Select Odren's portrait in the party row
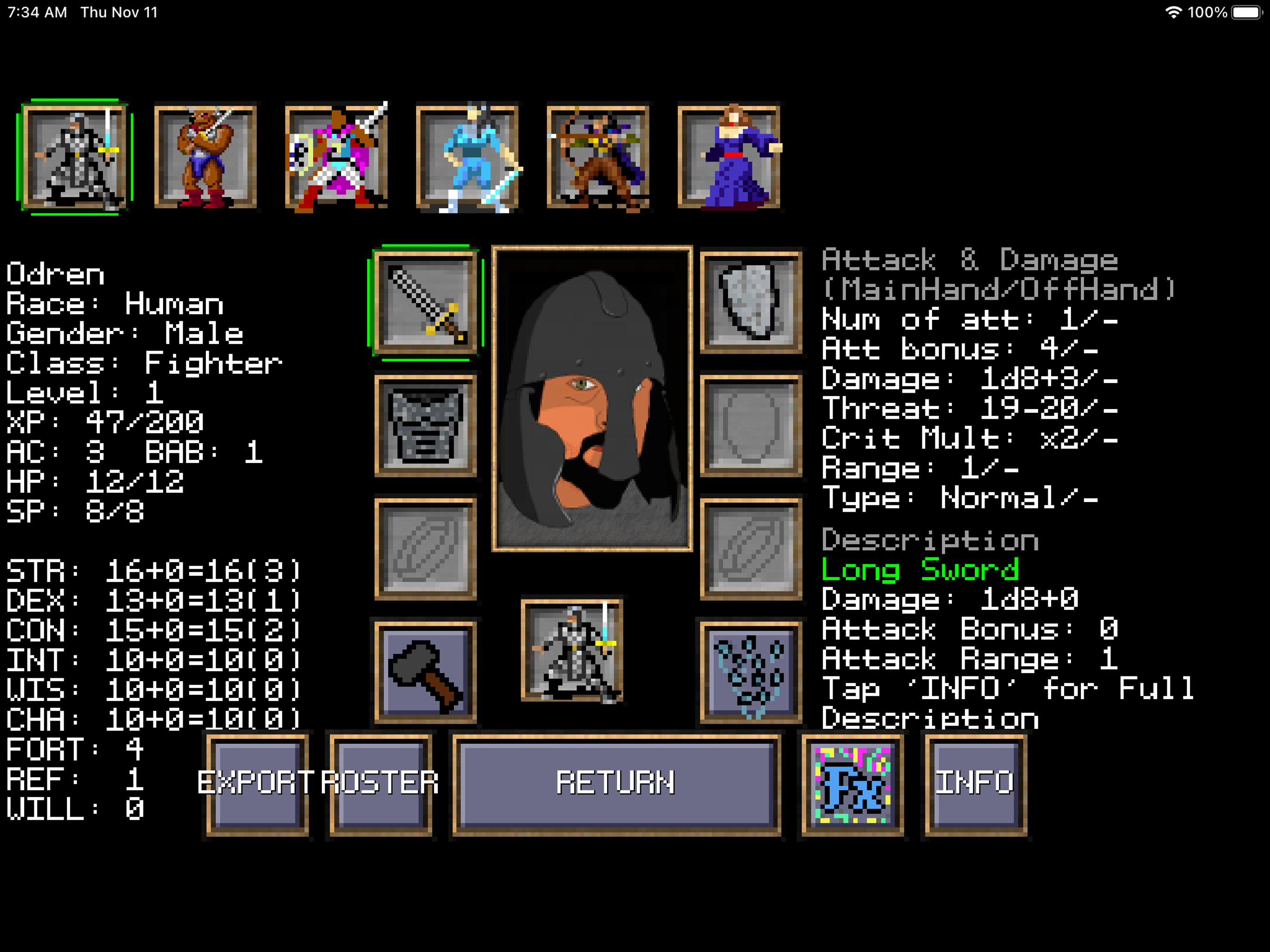Screen dimensions: 1270x952 coord(75,155)
